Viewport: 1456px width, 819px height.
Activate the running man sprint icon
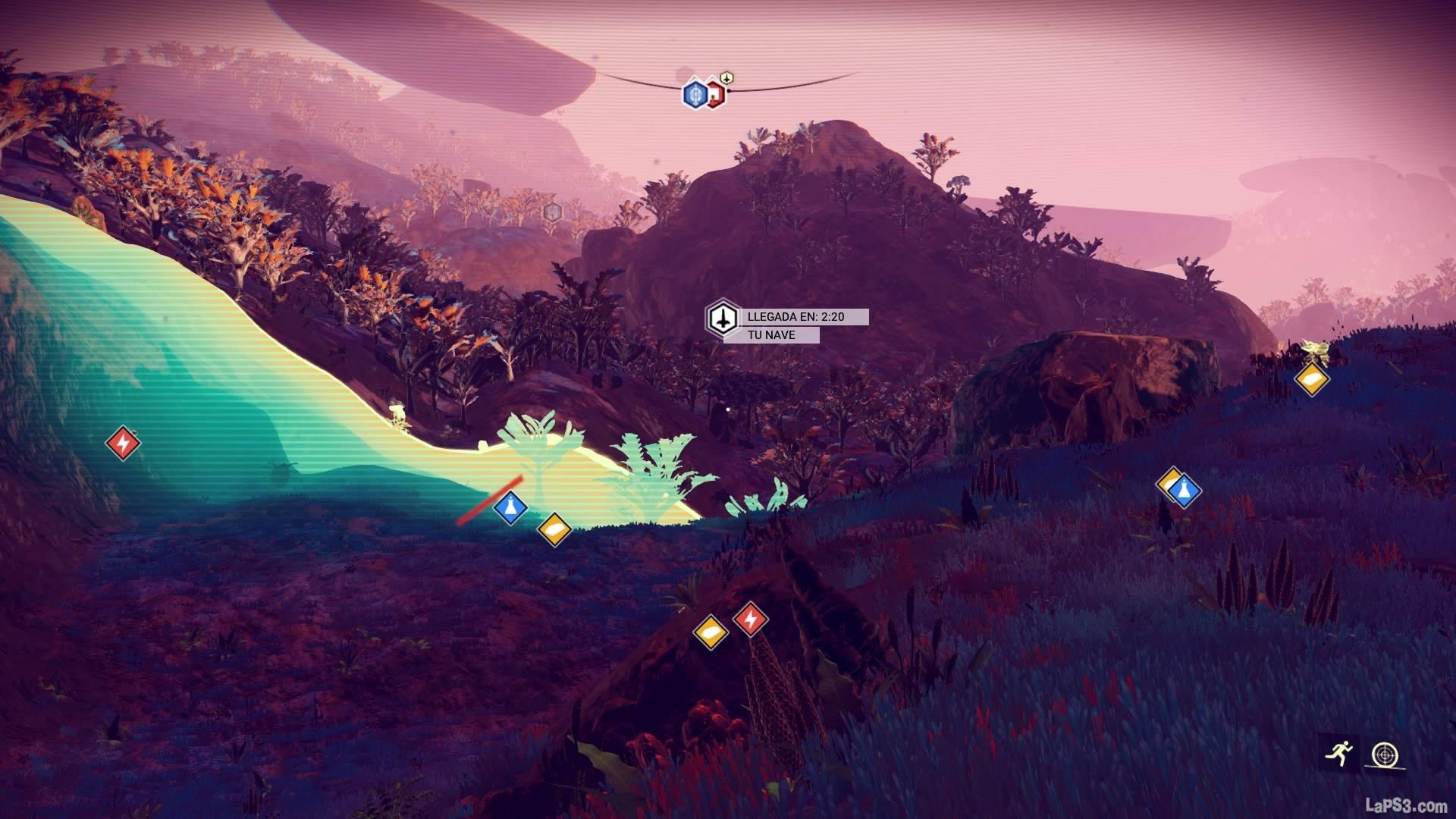[1338, 752]
